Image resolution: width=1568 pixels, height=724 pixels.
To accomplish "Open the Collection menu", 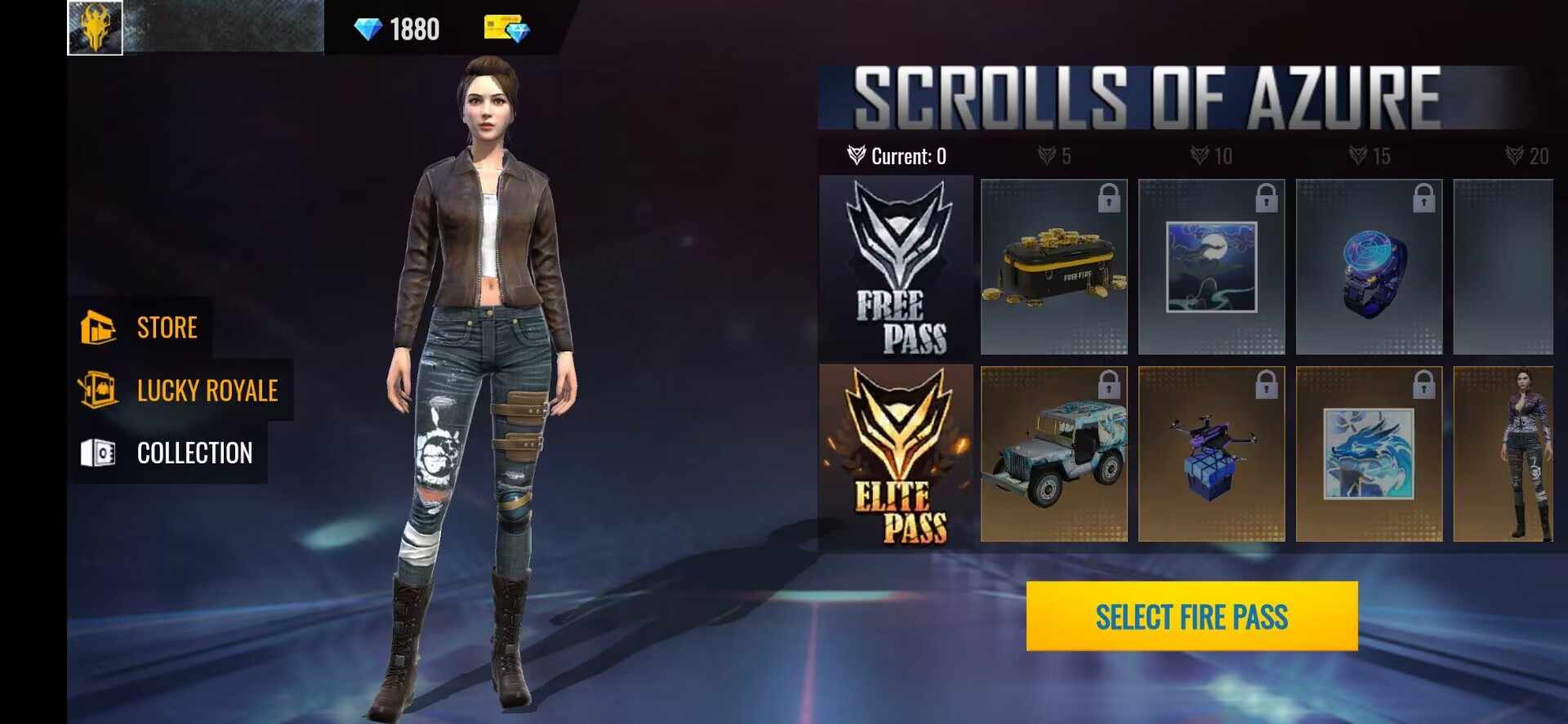I will coord(167,453).
